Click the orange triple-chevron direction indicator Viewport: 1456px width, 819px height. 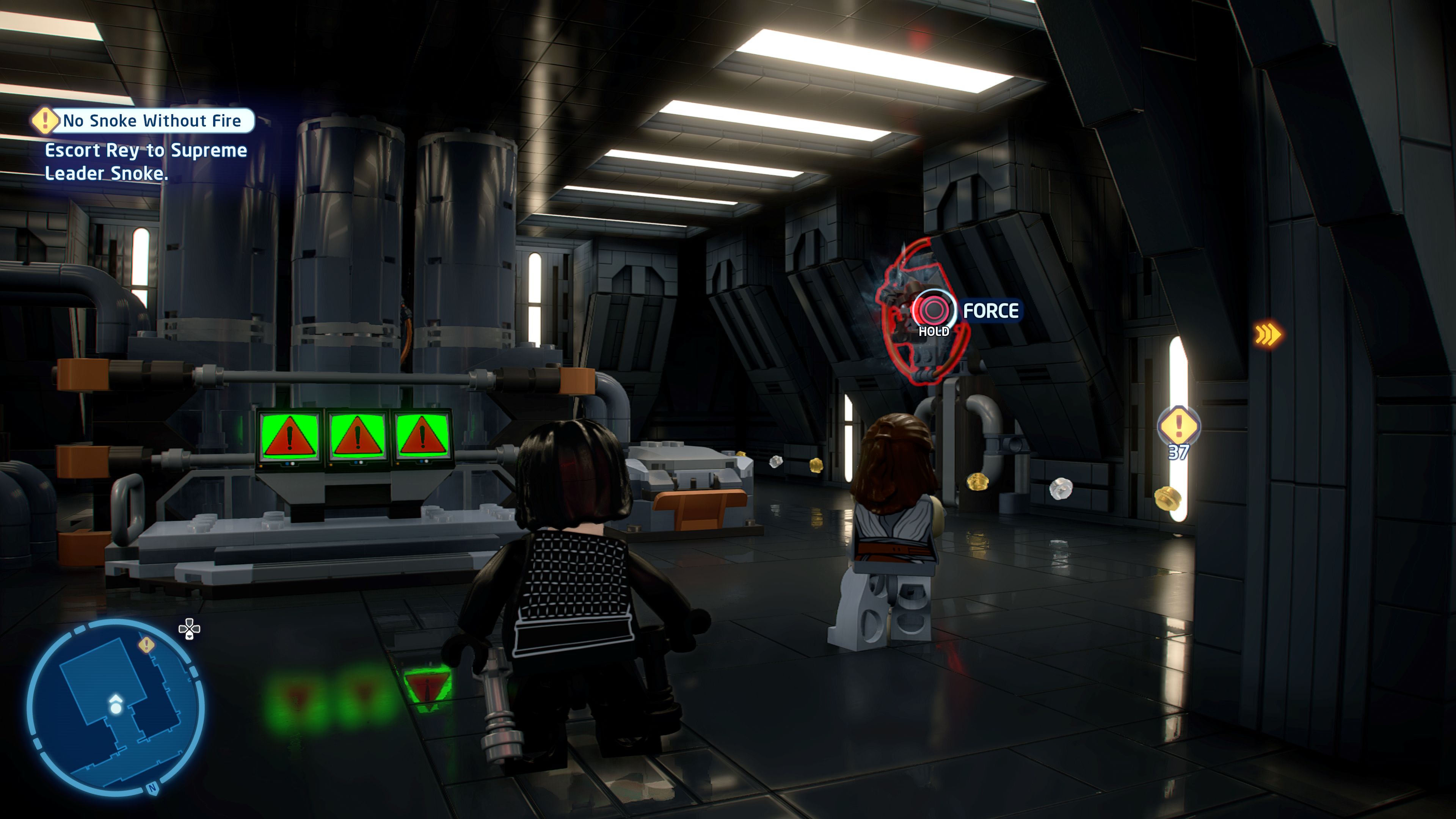click(x=1268, y=334)
